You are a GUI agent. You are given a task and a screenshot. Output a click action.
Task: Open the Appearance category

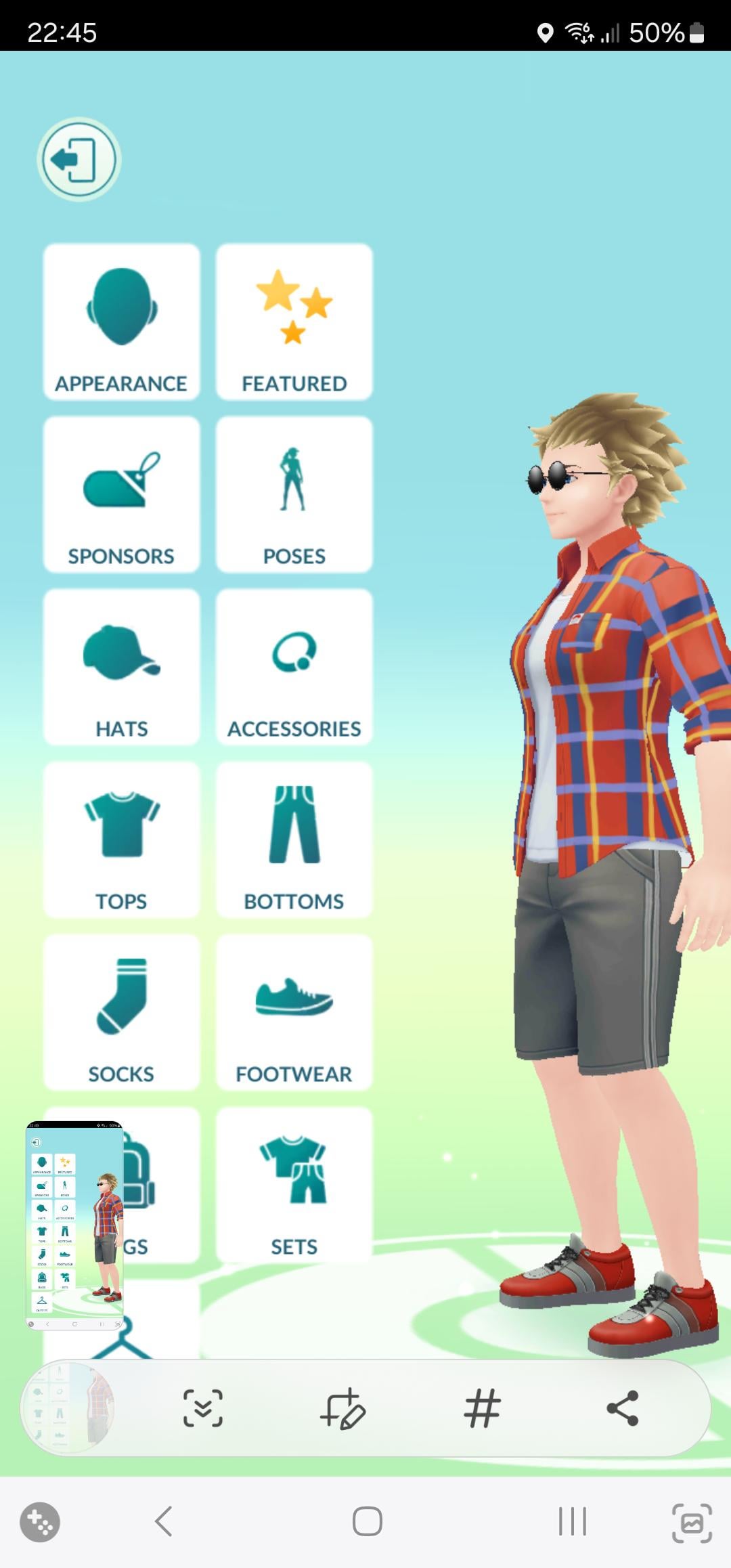coord(122,322)
